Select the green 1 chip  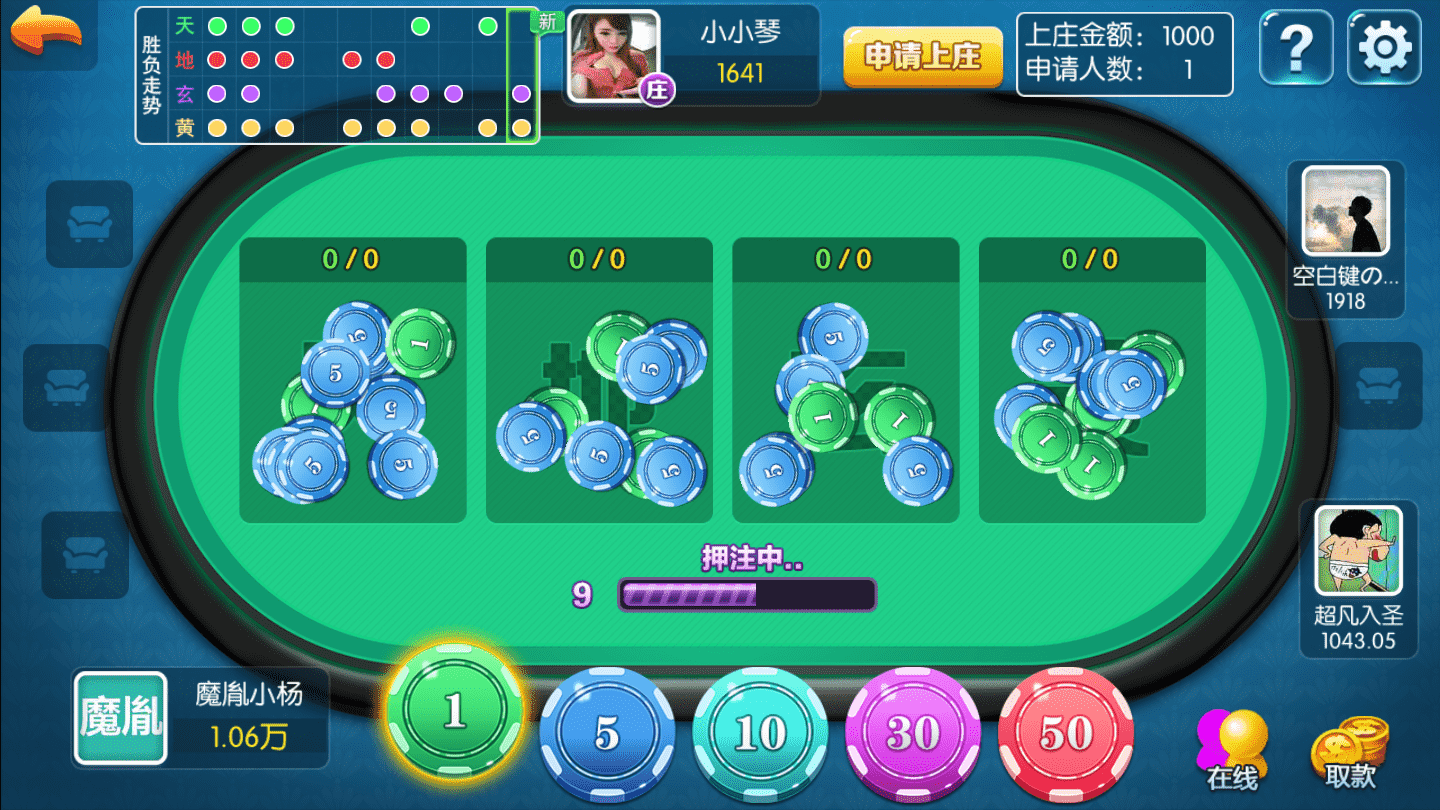point(455,711)
